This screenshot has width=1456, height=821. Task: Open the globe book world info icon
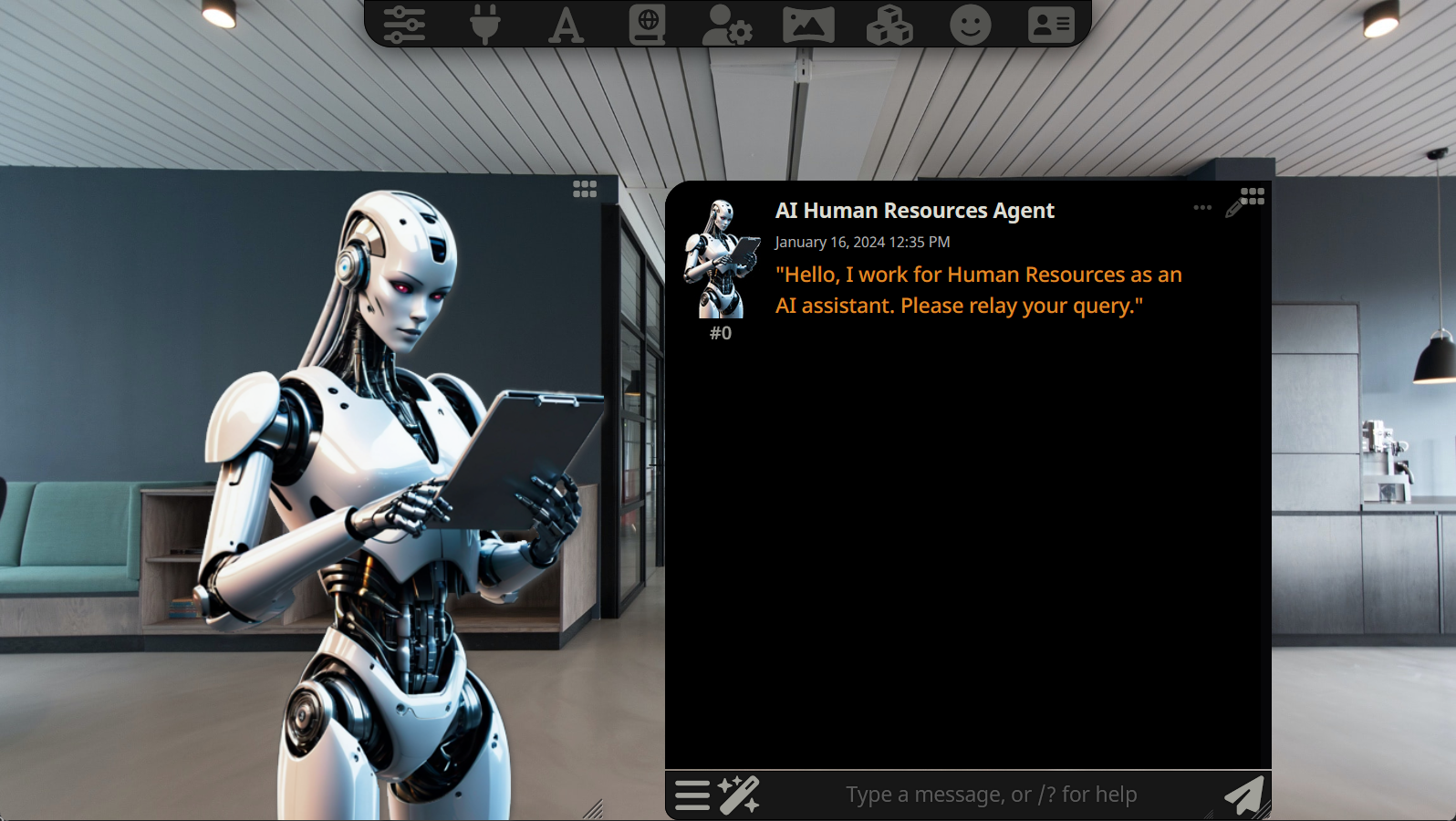(x=647, y=25)
